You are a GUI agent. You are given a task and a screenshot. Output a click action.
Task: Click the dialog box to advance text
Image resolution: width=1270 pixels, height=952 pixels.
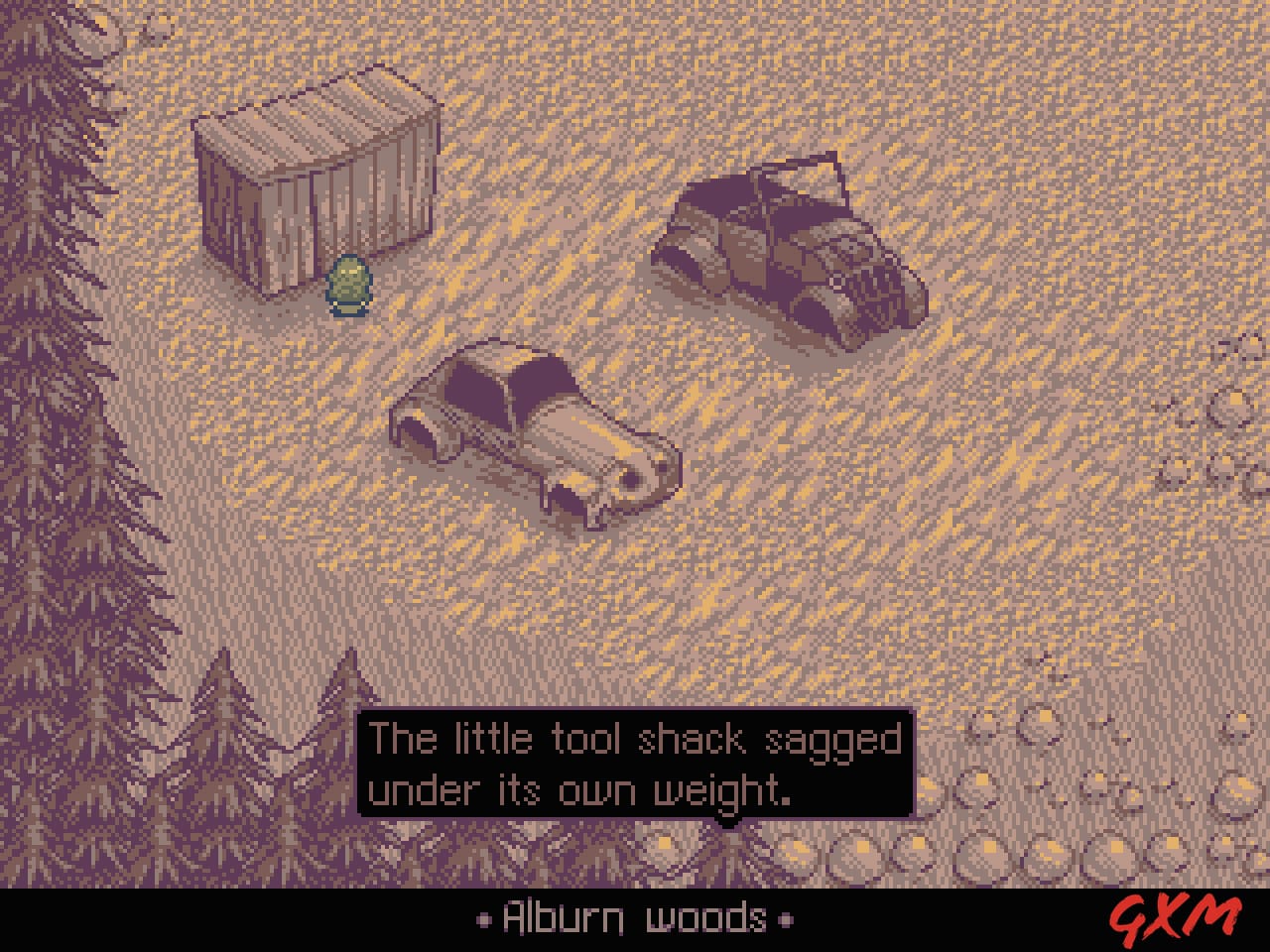[x=635, y=764]
